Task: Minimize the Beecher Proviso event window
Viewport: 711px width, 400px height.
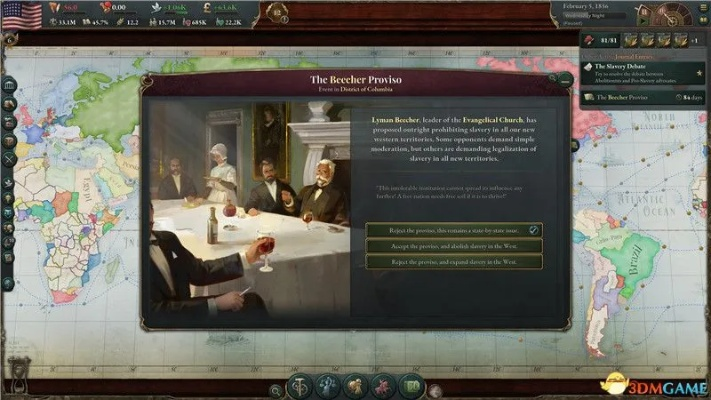Action: click(x=566, y=79)
